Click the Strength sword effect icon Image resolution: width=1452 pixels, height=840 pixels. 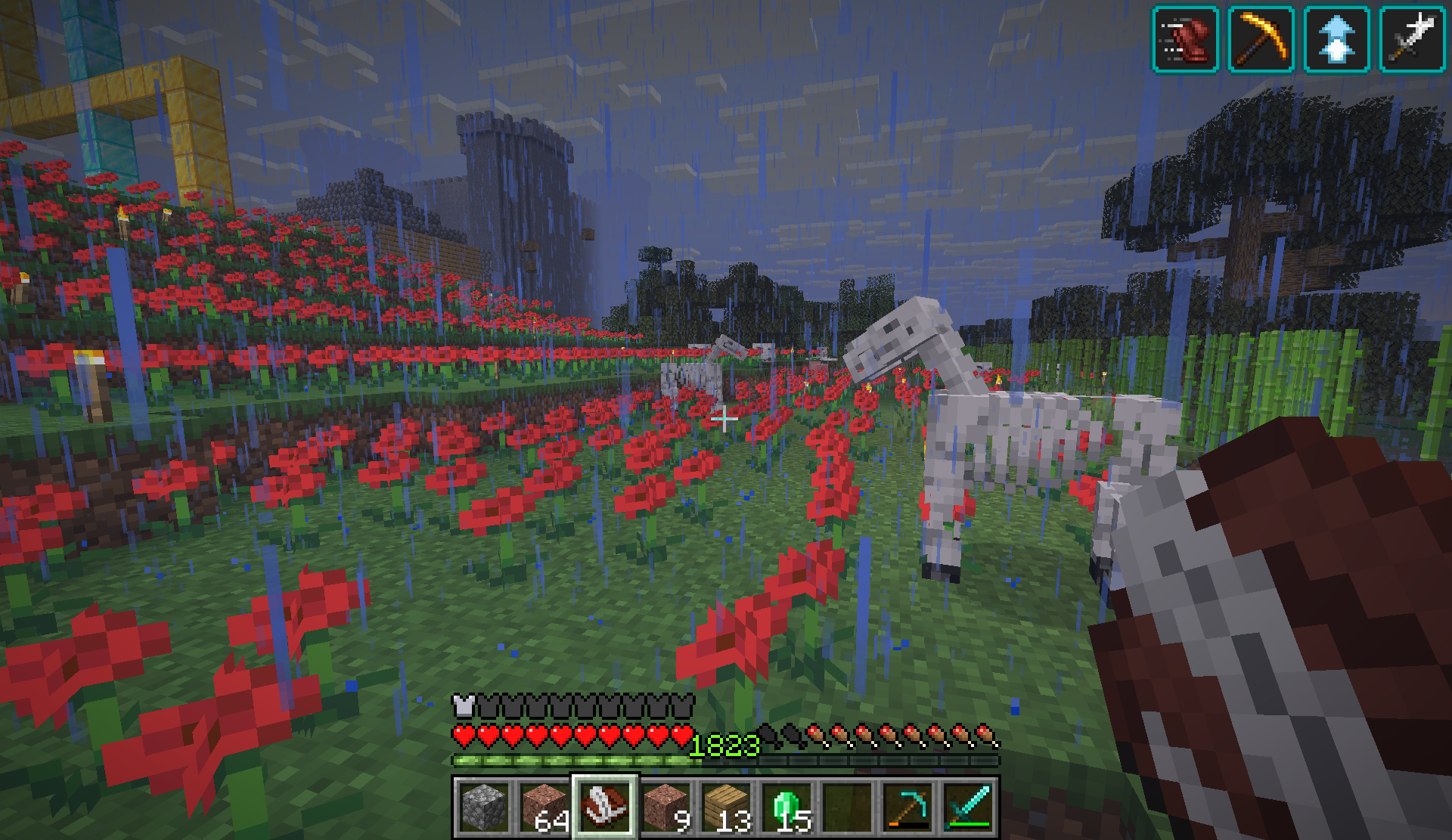pos(1413,39)
